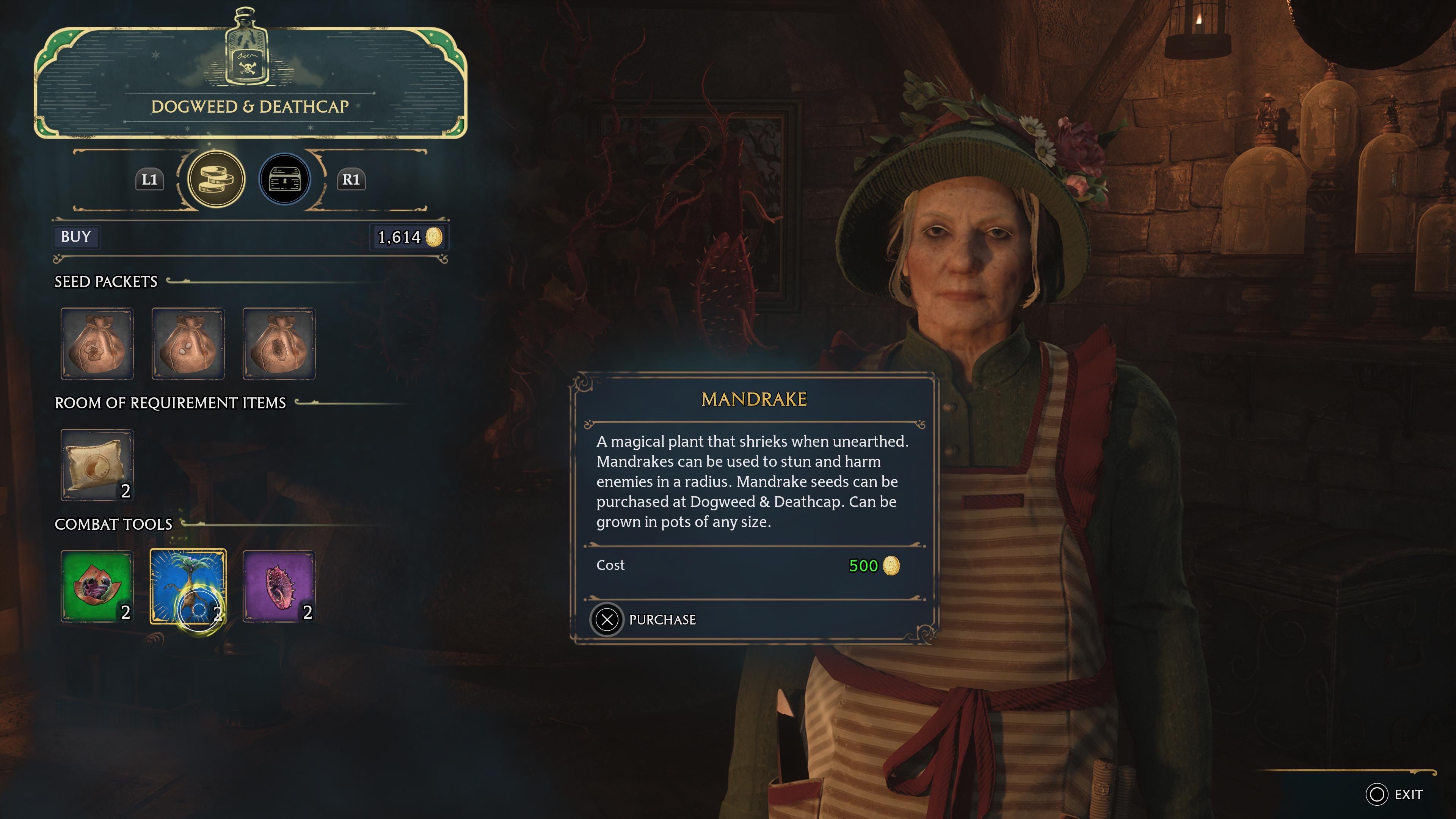Viewport: 1456px width, 819px height.
Task: Select the third seed packet
Action: click(x=279, y=344)
